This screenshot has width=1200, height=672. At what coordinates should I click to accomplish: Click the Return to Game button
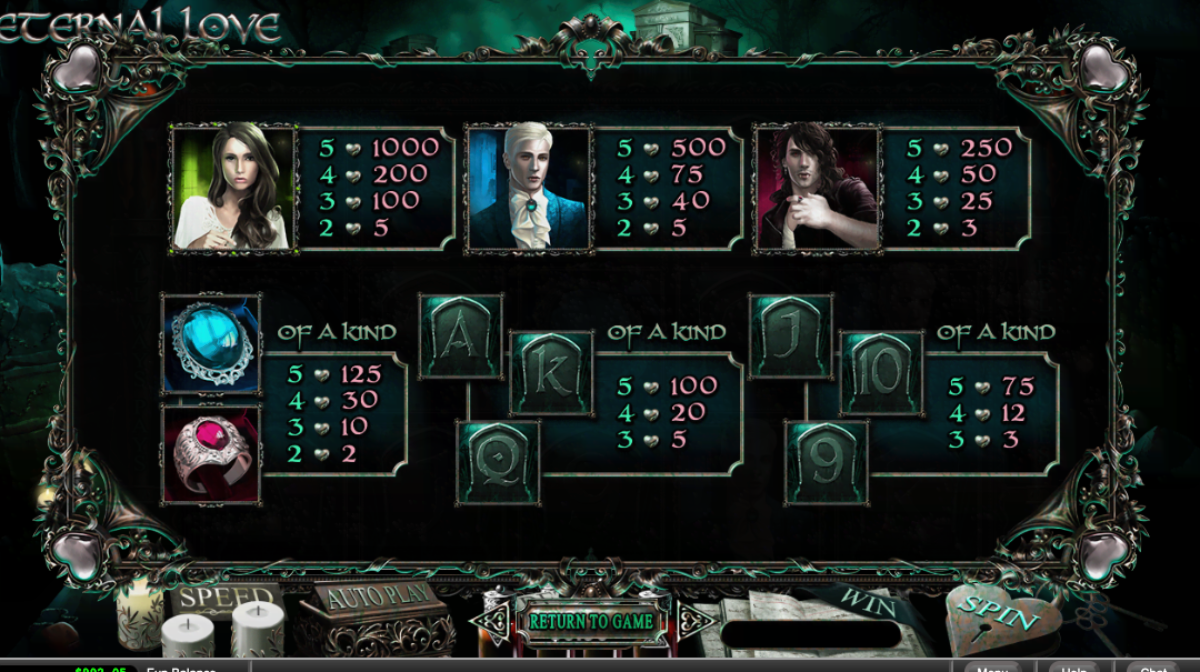pyautogui.click(x=591, y=621)
